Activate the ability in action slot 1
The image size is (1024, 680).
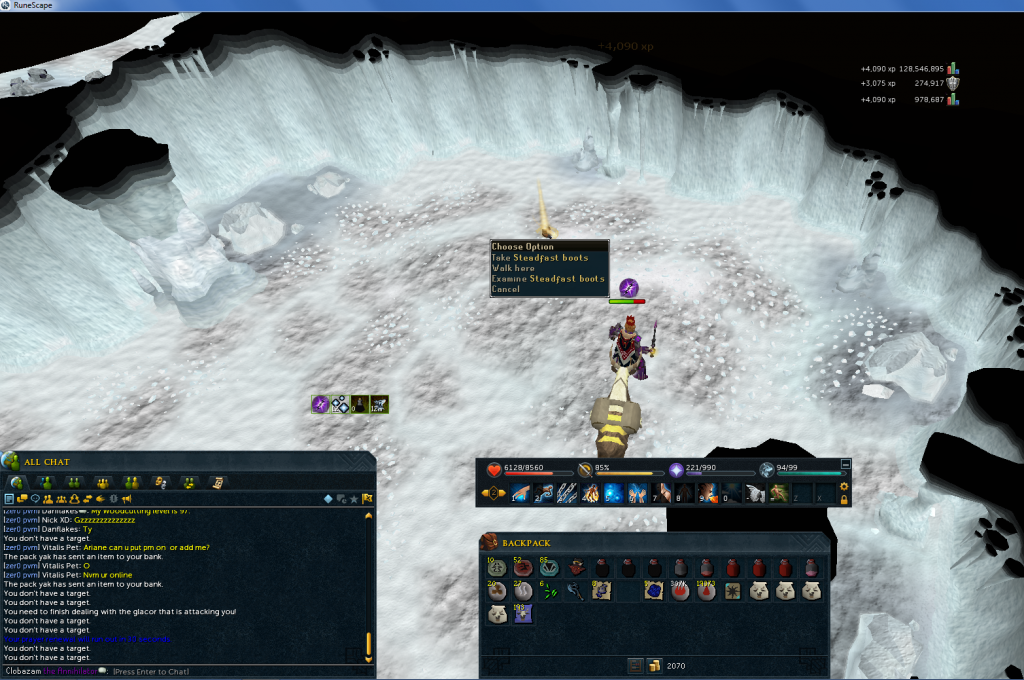click(520, 493)
